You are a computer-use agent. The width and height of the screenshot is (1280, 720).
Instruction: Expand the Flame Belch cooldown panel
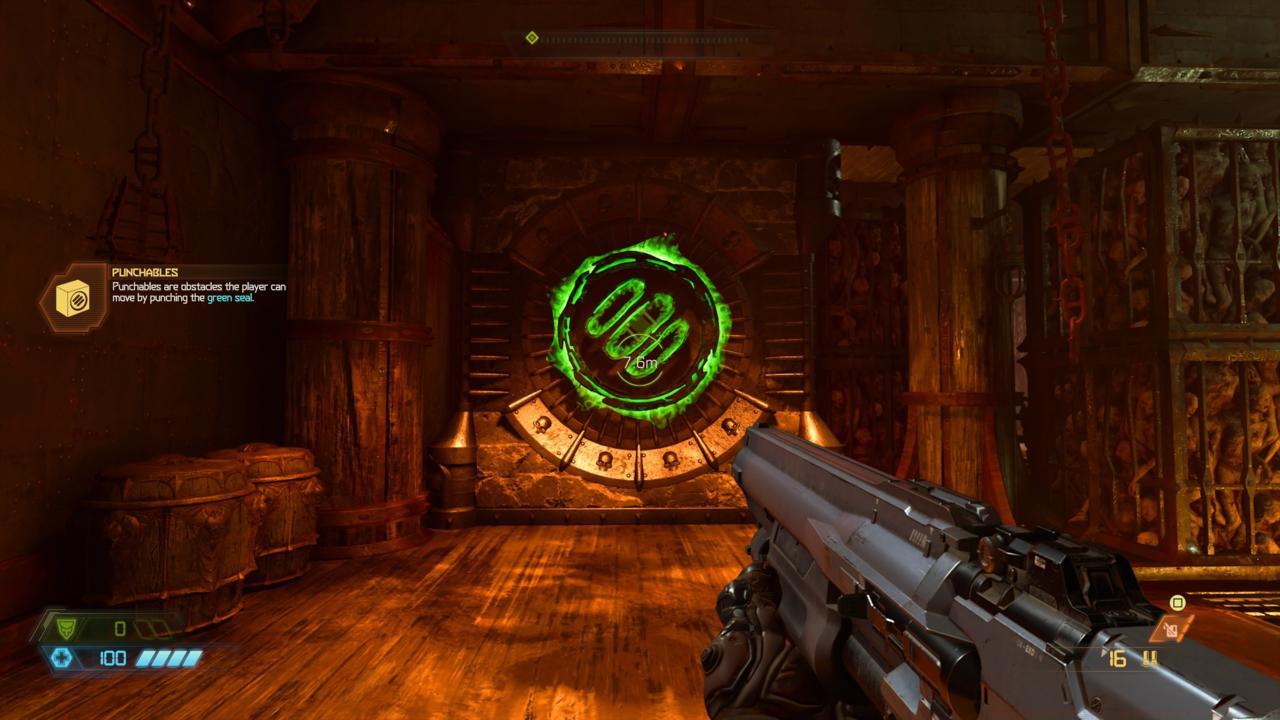pyautogui.click(x=1172, y=633)
